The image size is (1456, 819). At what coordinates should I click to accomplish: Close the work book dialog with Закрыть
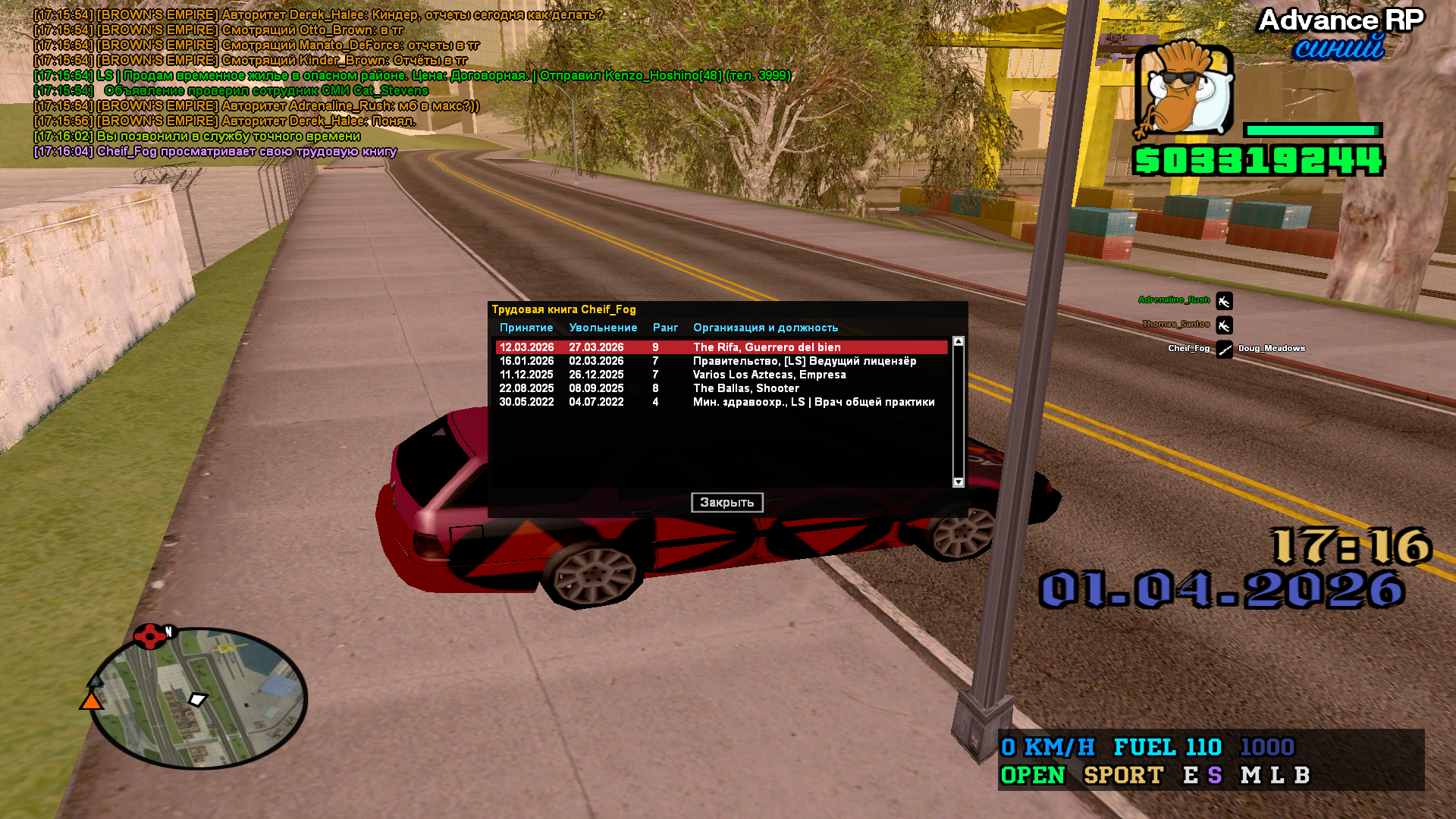(x=726, y=502)
